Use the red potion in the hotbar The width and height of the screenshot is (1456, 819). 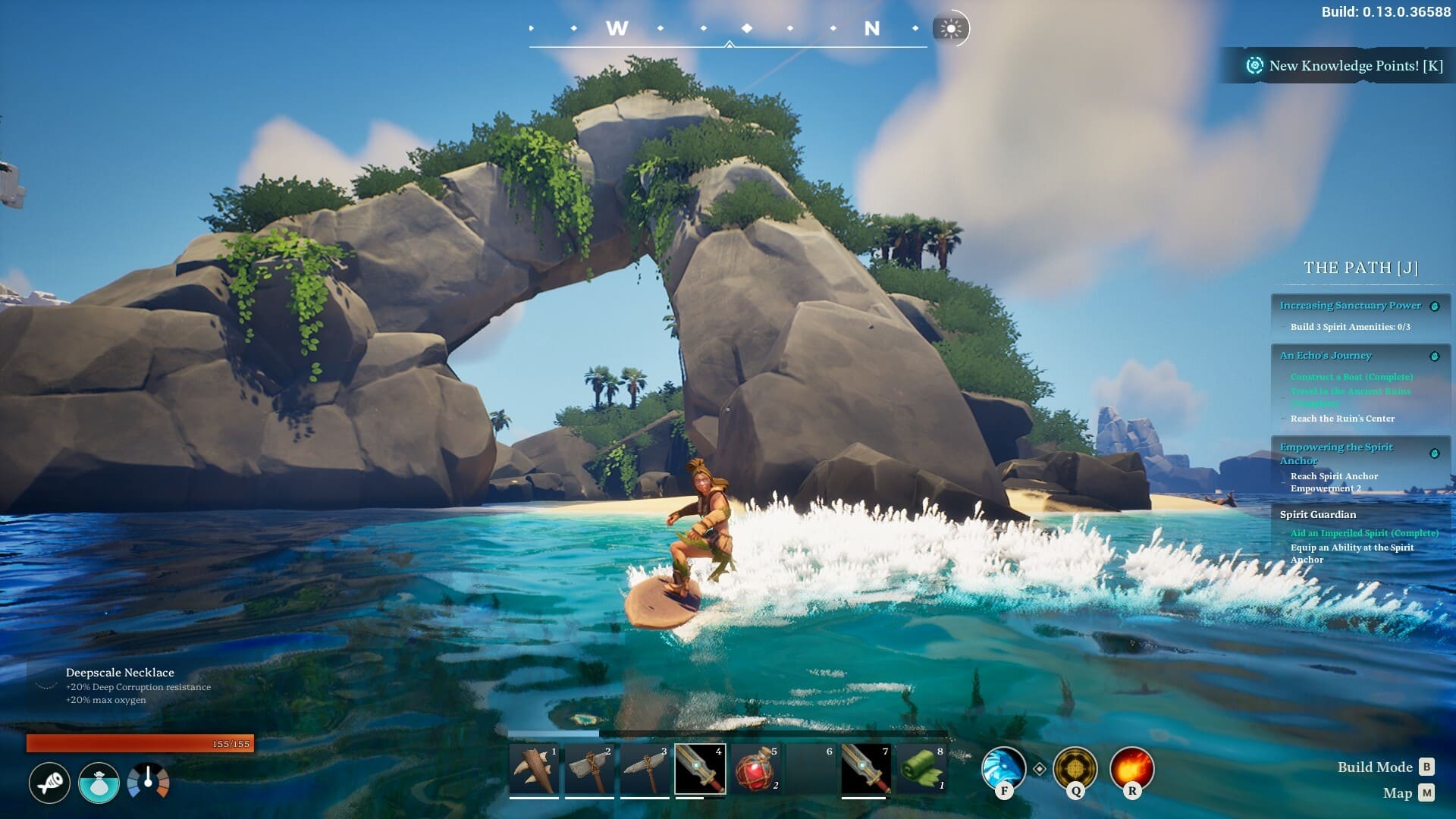(755, 769)
